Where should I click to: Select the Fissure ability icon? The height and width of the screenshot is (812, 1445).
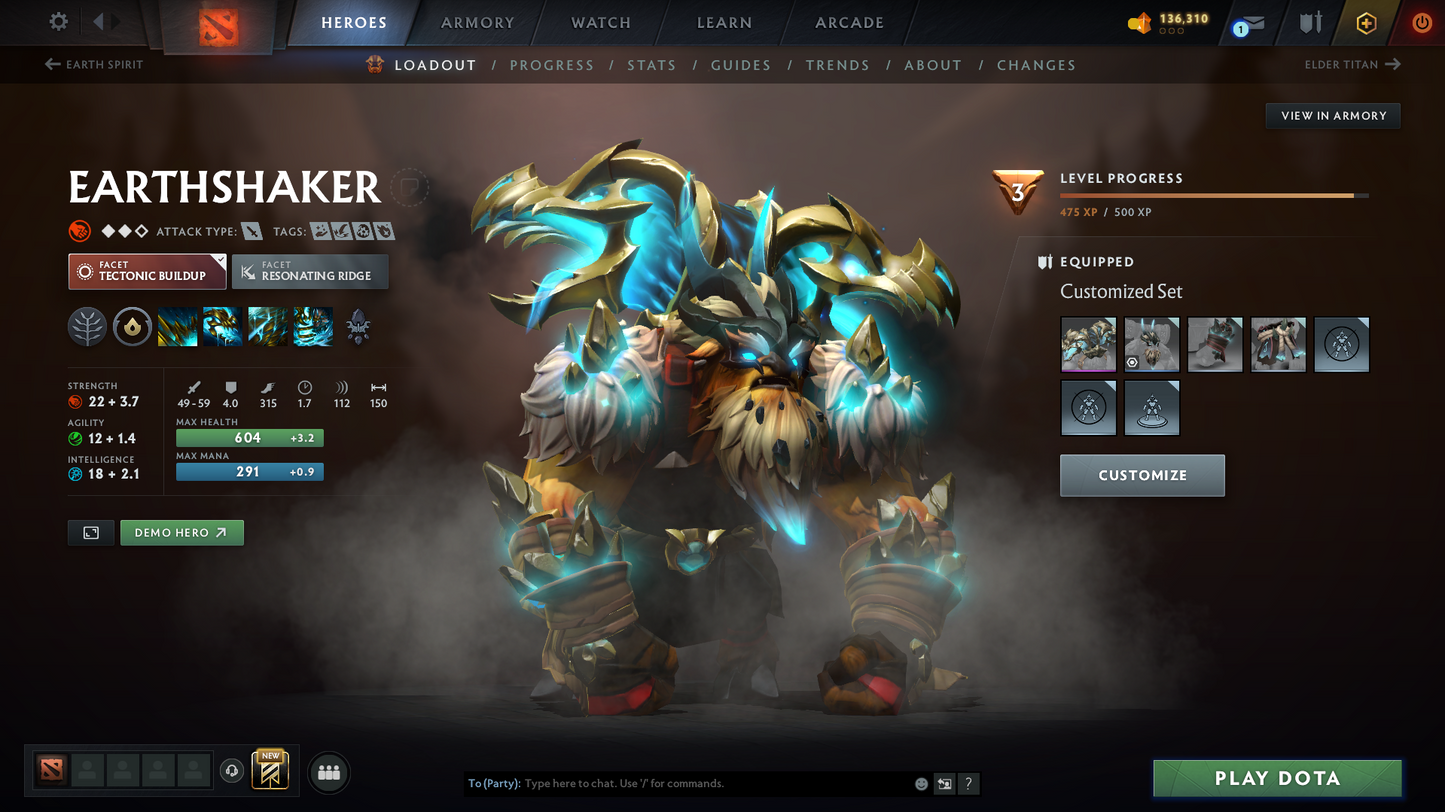tap(177, 327)
